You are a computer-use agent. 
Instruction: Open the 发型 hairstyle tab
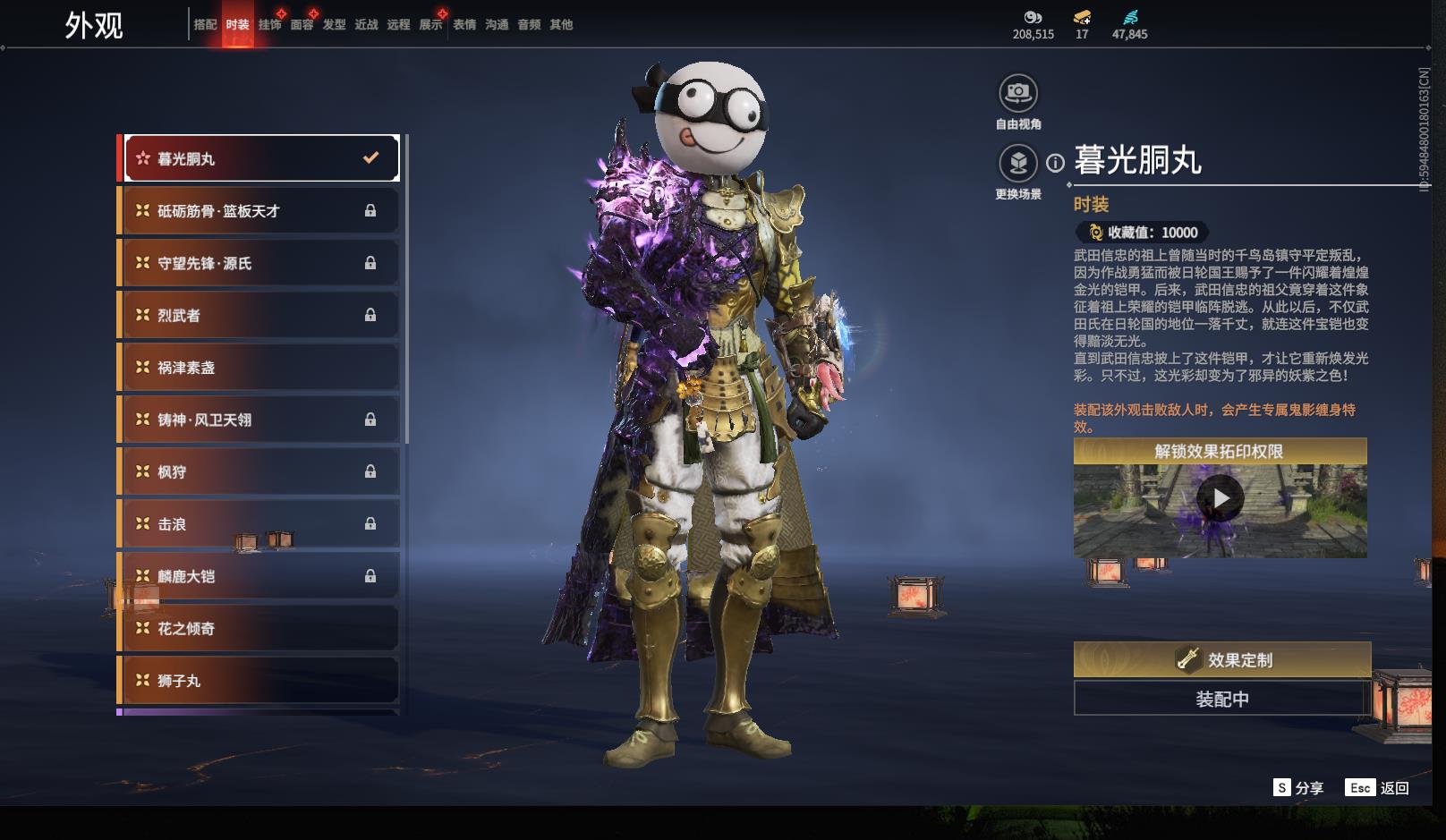334,25
